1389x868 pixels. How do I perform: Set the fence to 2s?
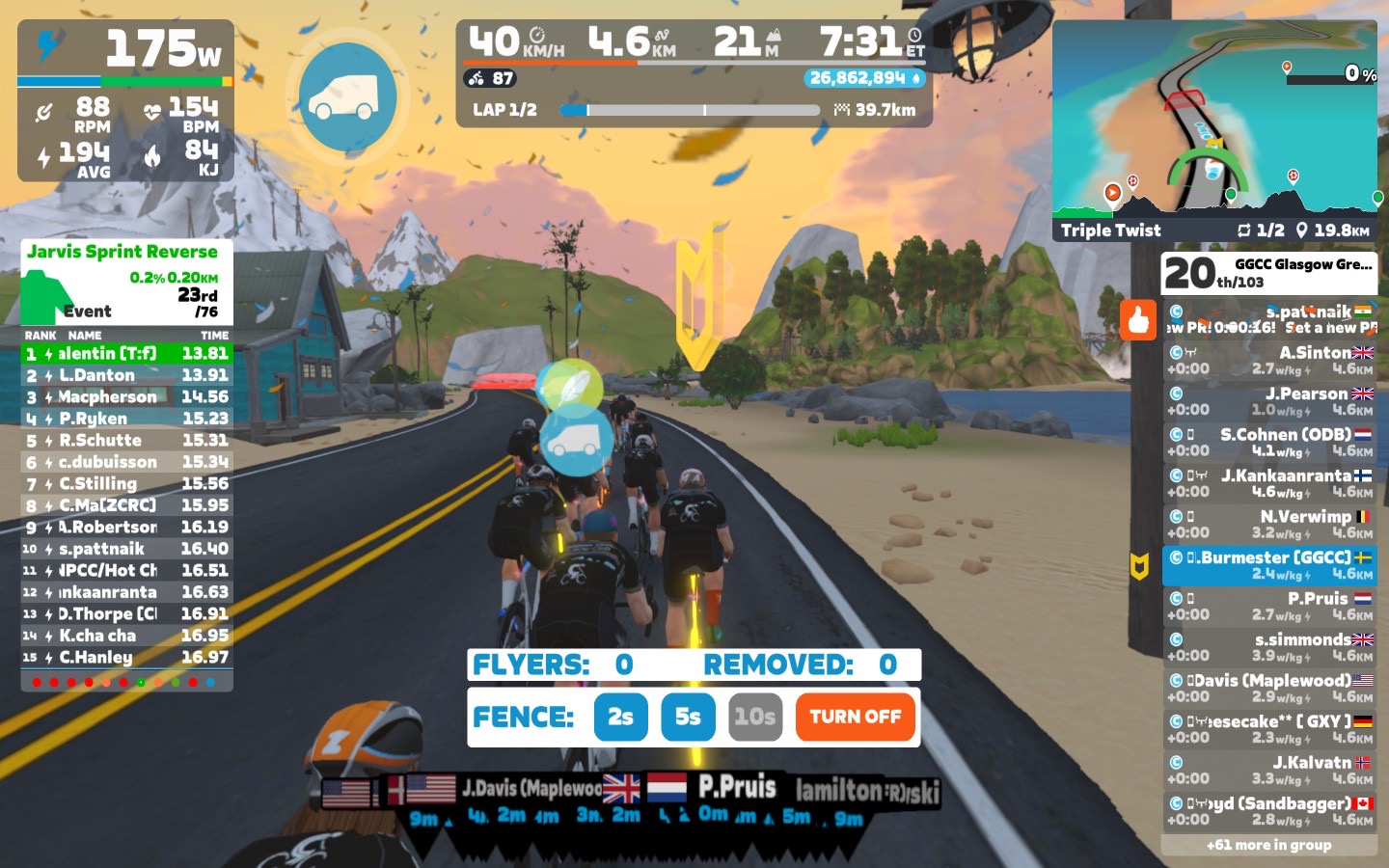620,717
